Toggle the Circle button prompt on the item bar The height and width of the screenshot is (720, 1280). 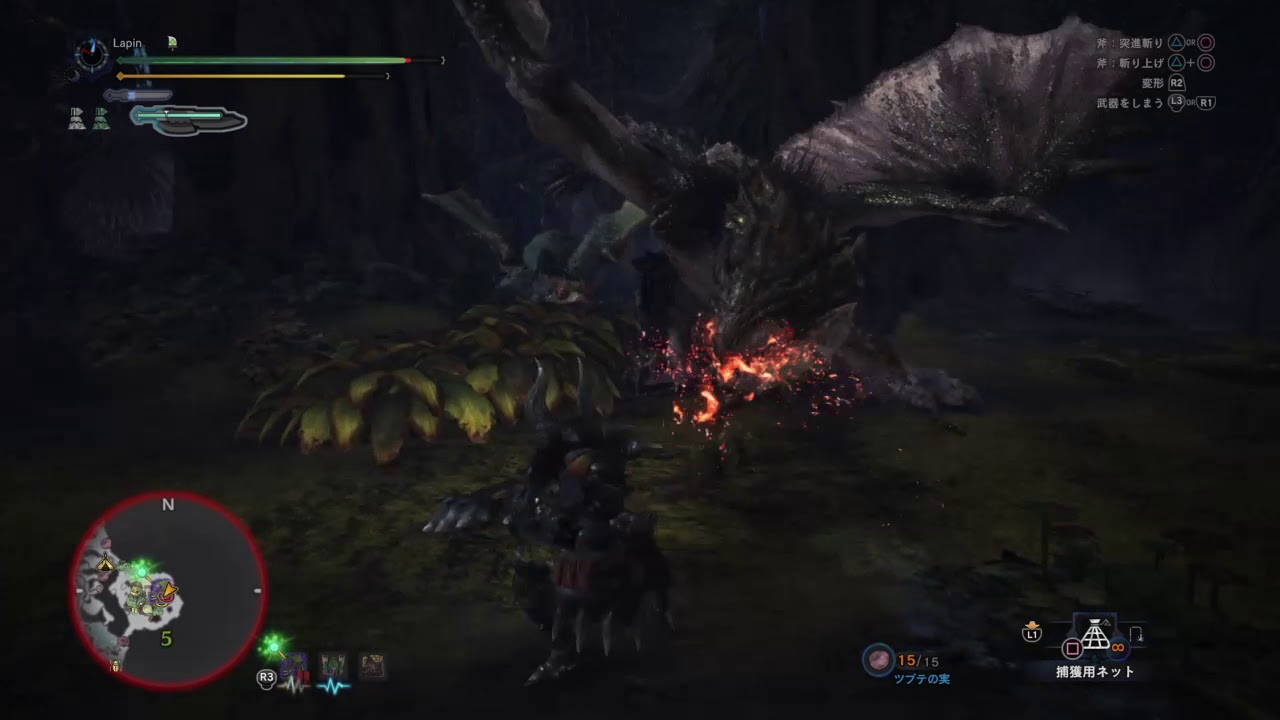[x=1070, y=648]
